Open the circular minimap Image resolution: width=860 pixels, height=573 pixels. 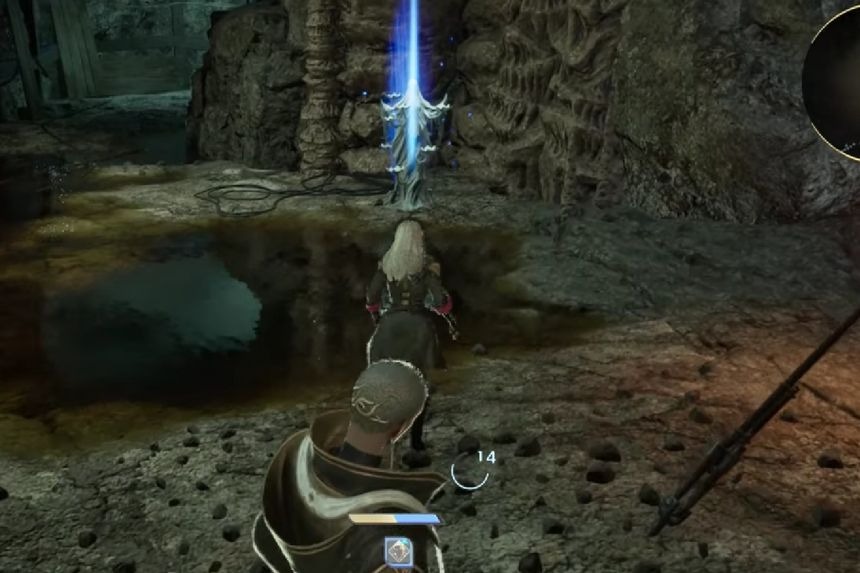pyautogui.click(x=836, y=80)
